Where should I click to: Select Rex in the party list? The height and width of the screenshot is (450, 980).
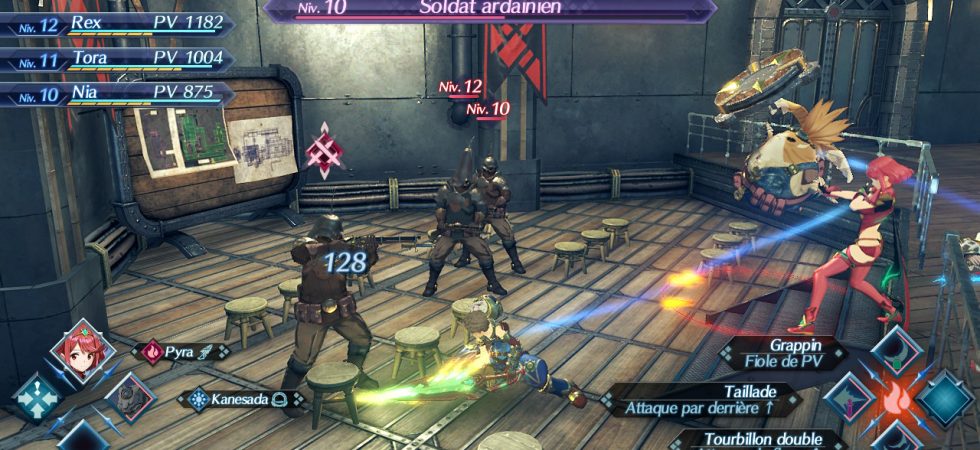(x=120, y=23)
